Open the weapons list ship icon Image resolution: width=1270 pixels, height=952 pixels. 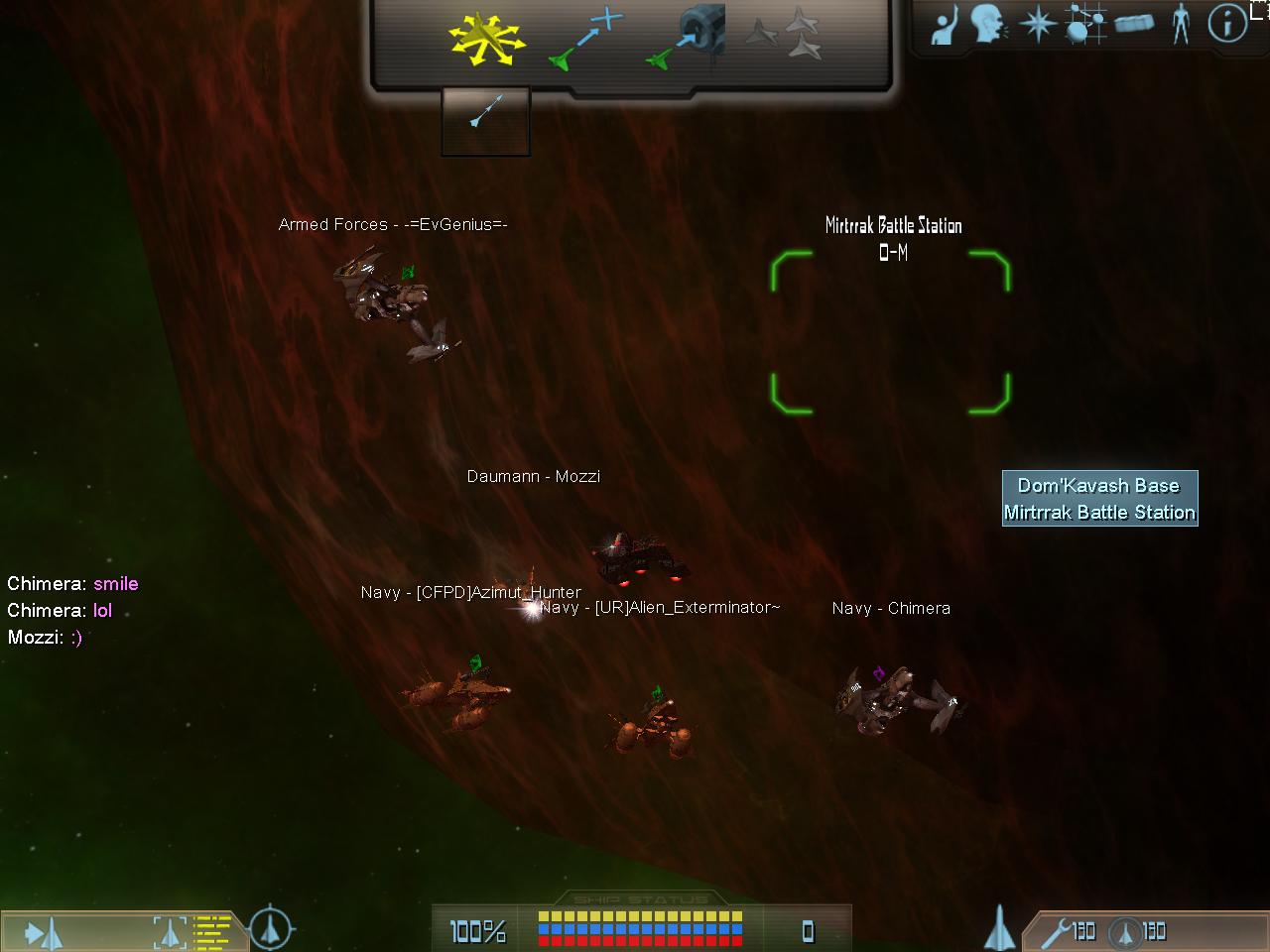tap(1000, 930)
